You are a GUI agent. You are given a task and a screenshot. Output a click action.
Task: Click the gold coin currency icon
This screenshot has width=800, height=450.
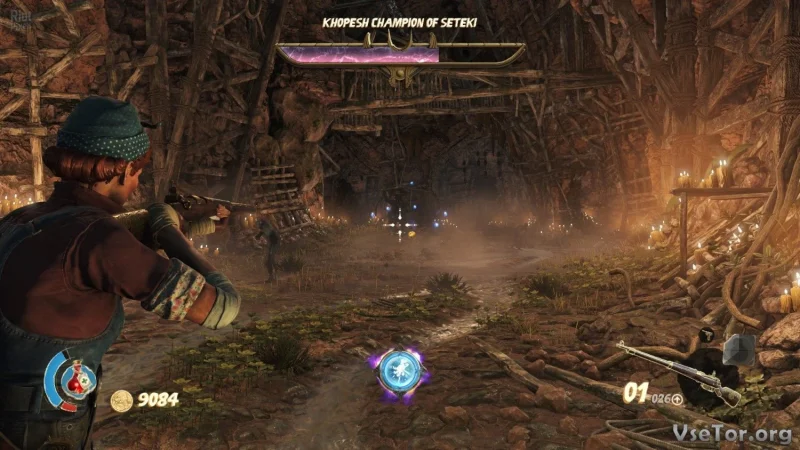[121, 400]
